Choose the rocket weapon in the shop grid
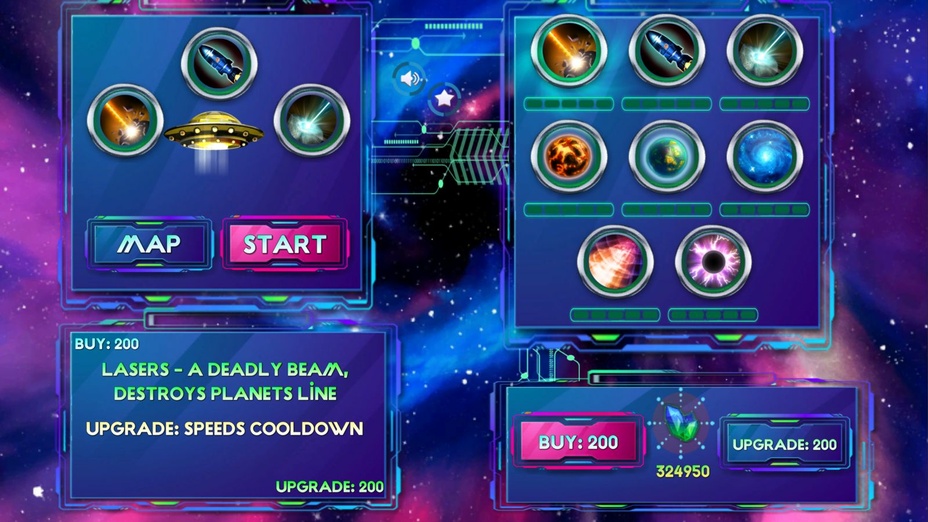 667,50
